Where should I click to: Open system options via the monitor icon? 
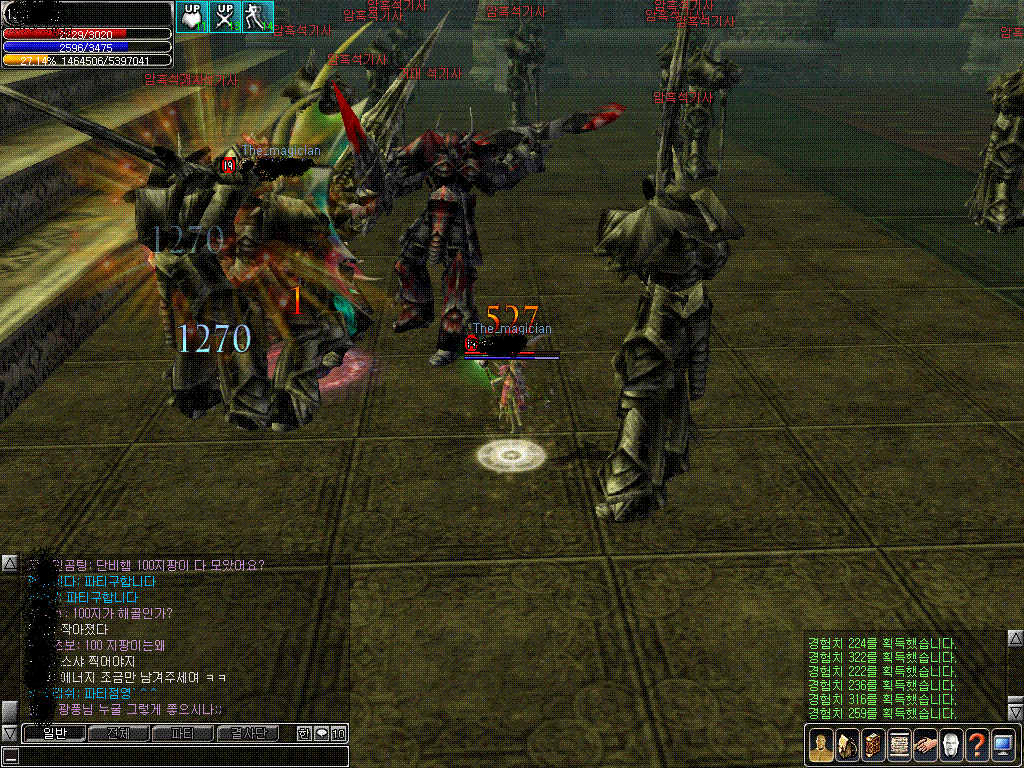pyautogui.click(x=1003, y=745)
